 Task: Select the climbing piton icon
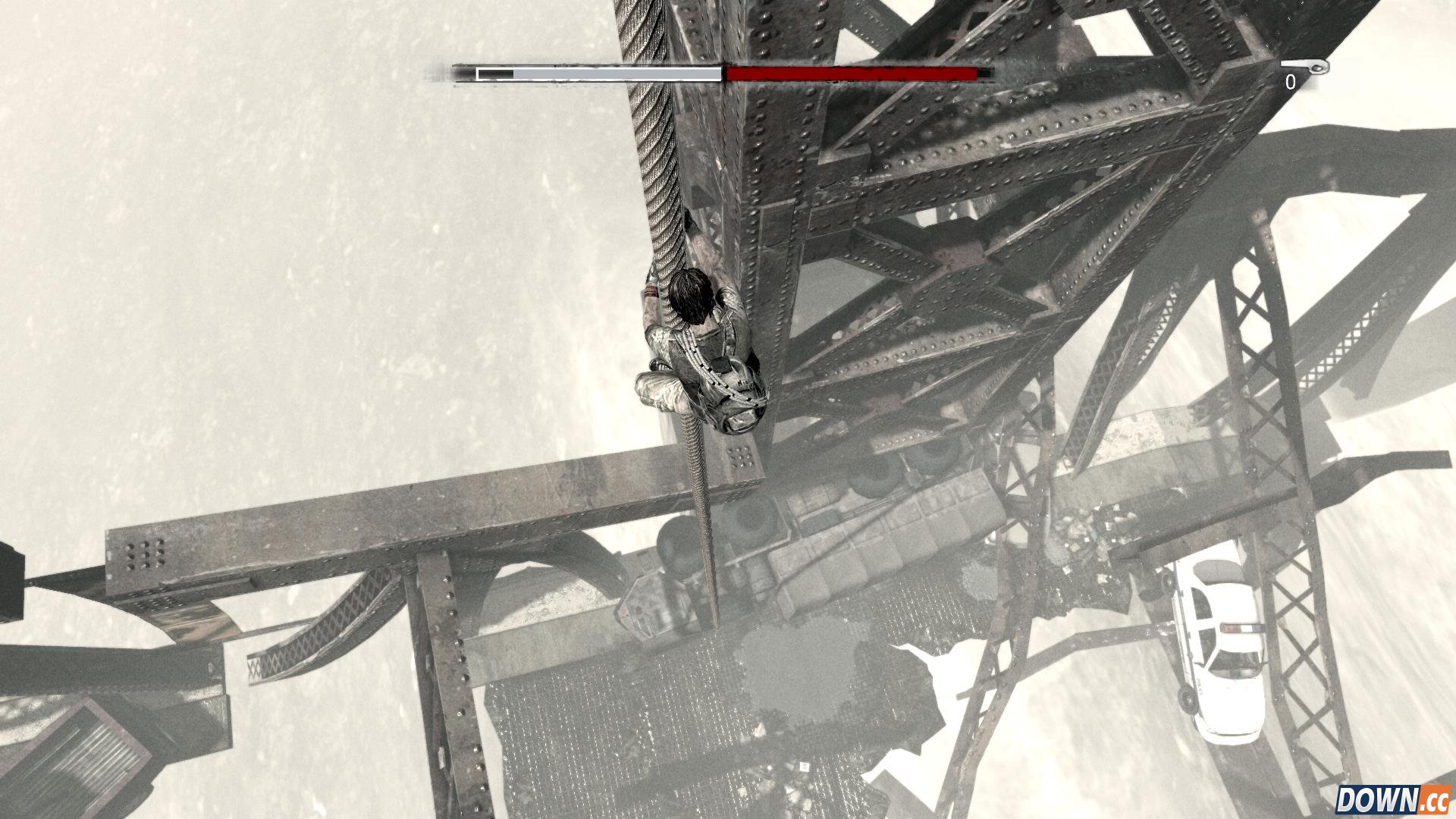[x=1306, y=67]
